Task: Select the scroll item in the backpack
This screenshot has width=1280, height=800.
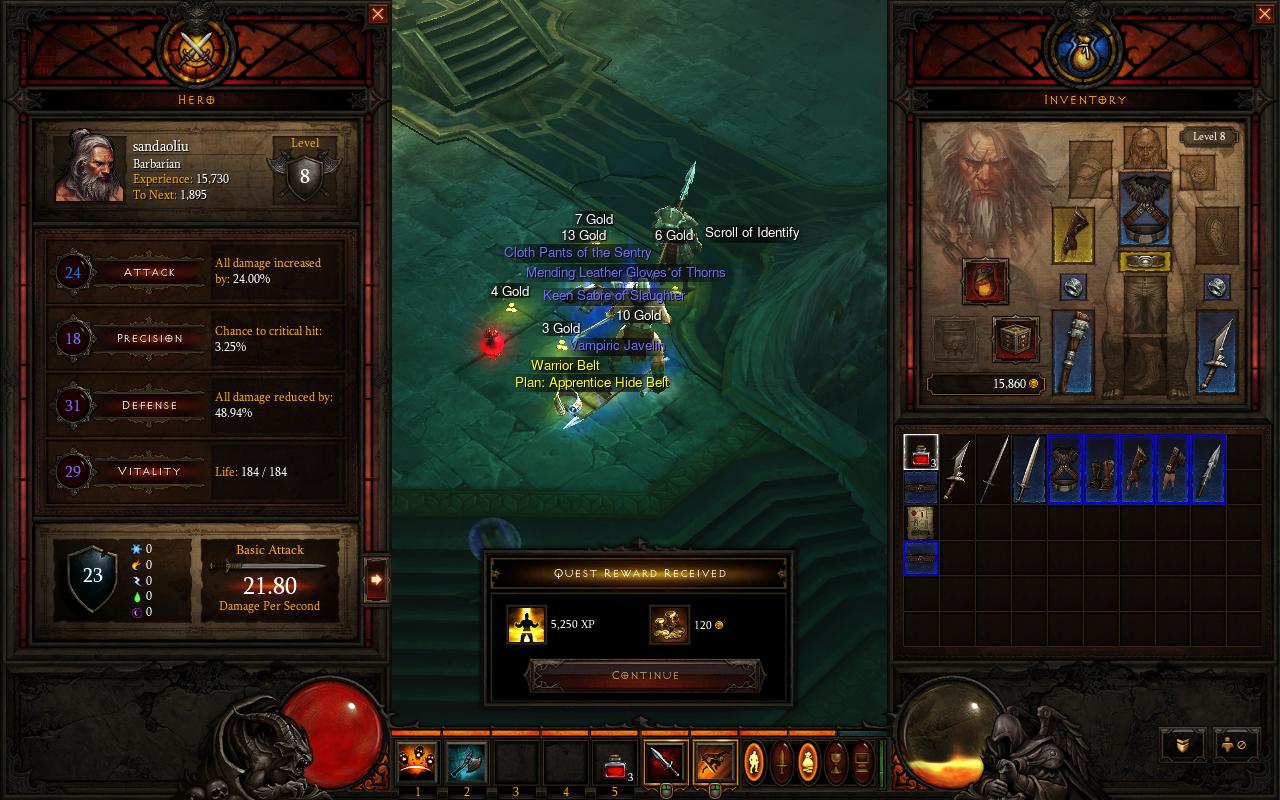Action: click(x=920, y=522)
